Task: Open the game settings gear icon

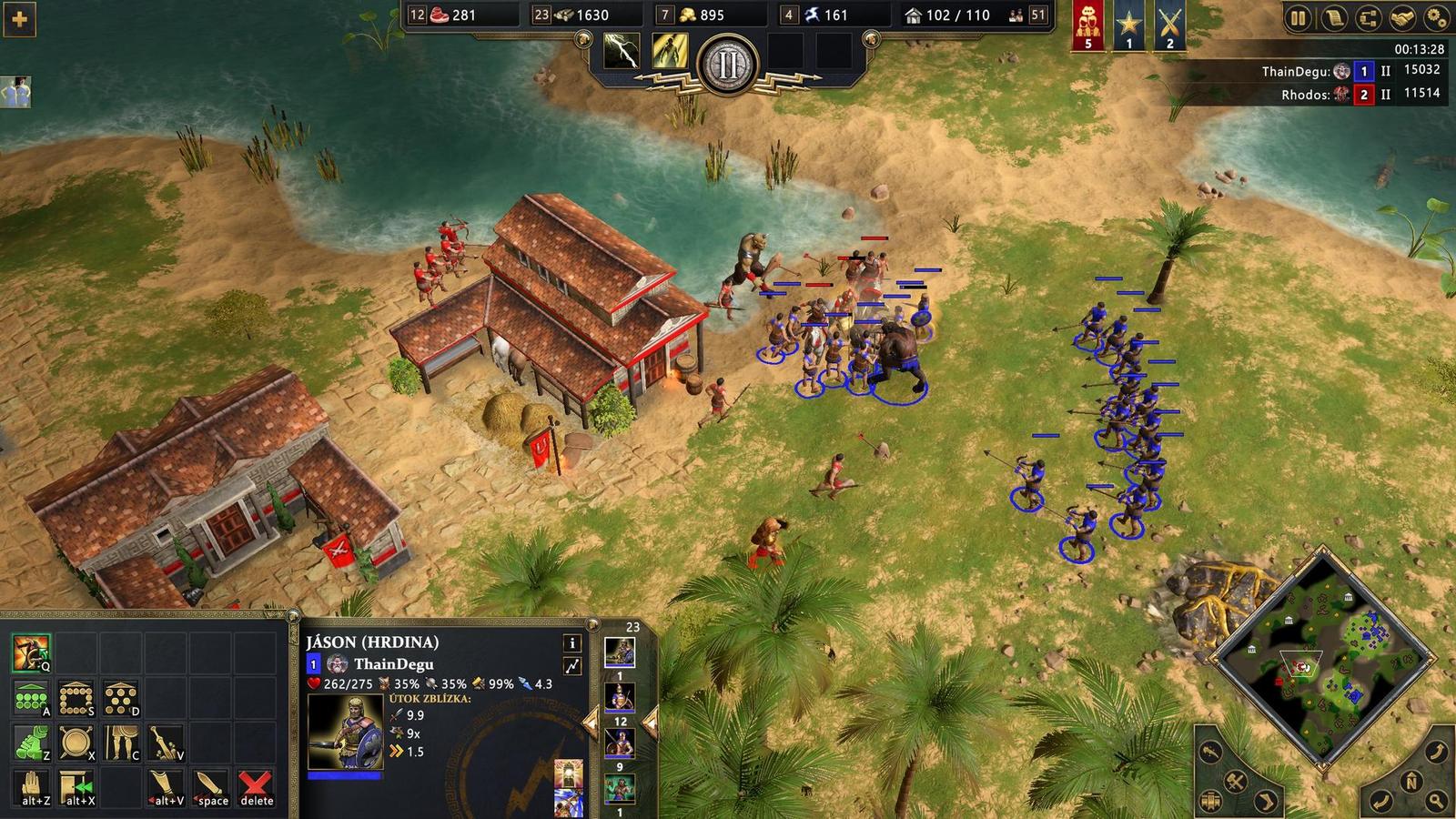Action: [x=1437, y=16]
